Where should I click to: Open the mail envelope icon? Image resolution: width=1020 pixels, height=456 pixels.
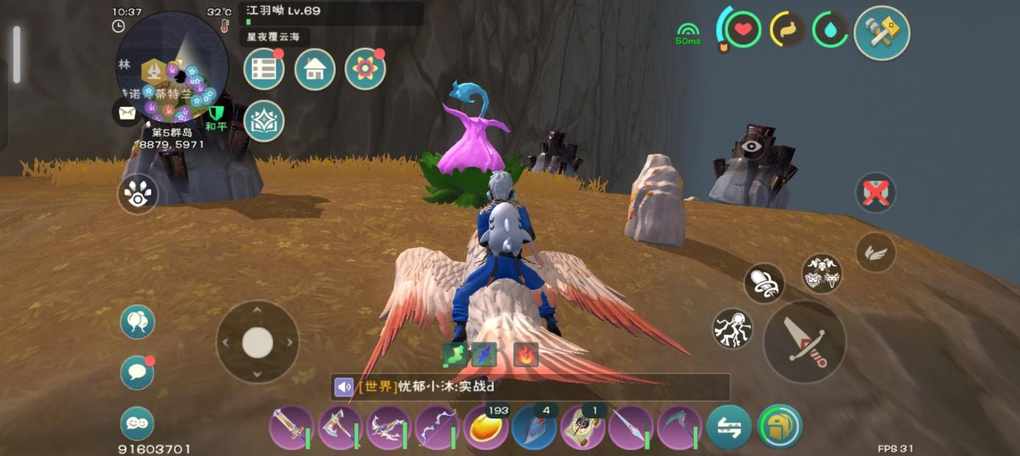(x=127, y=112)
